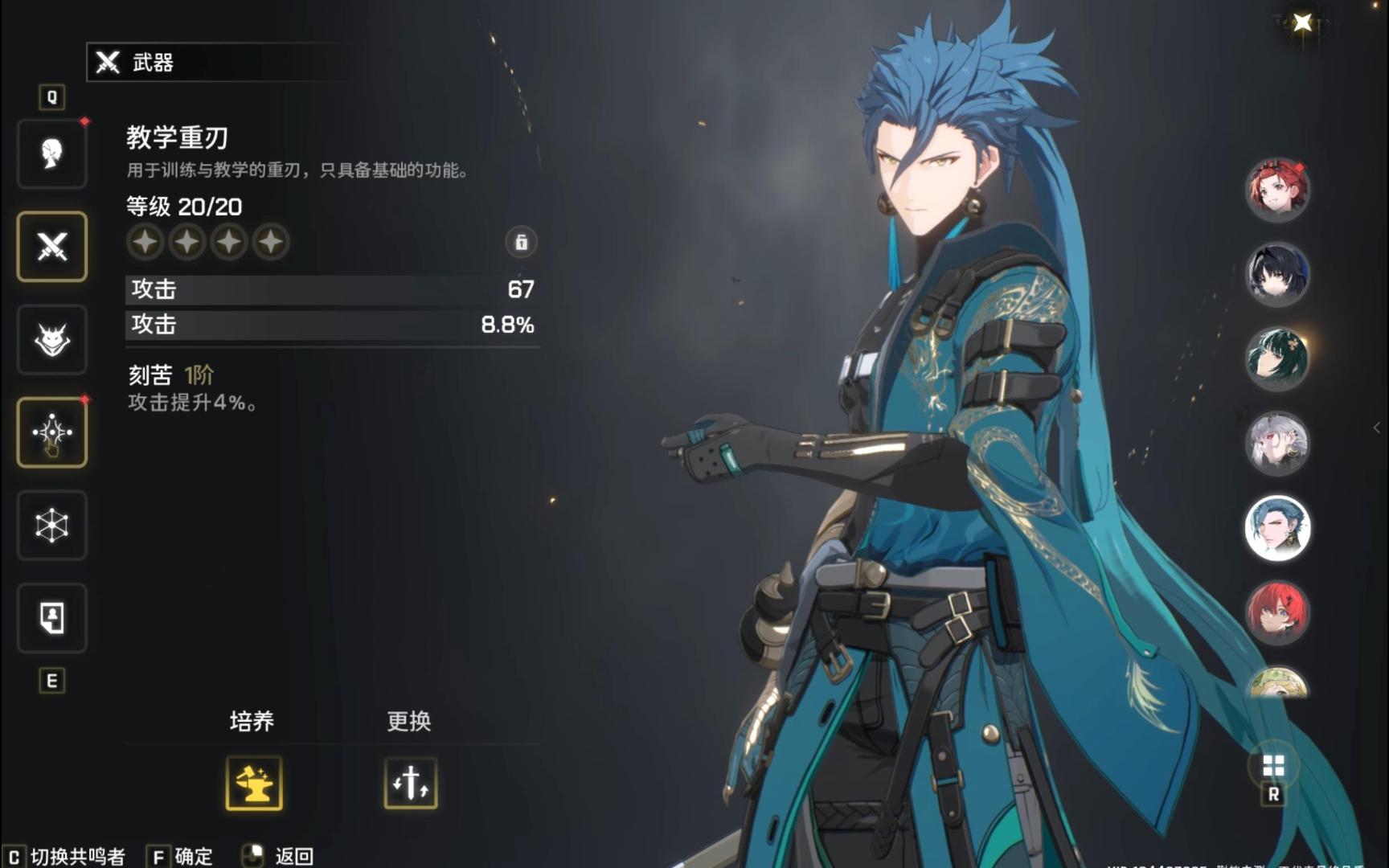This screenshot has height=868, width=1389.
Task: Toggle the weapon lock icon beside the stars
Action: (521, 243)
